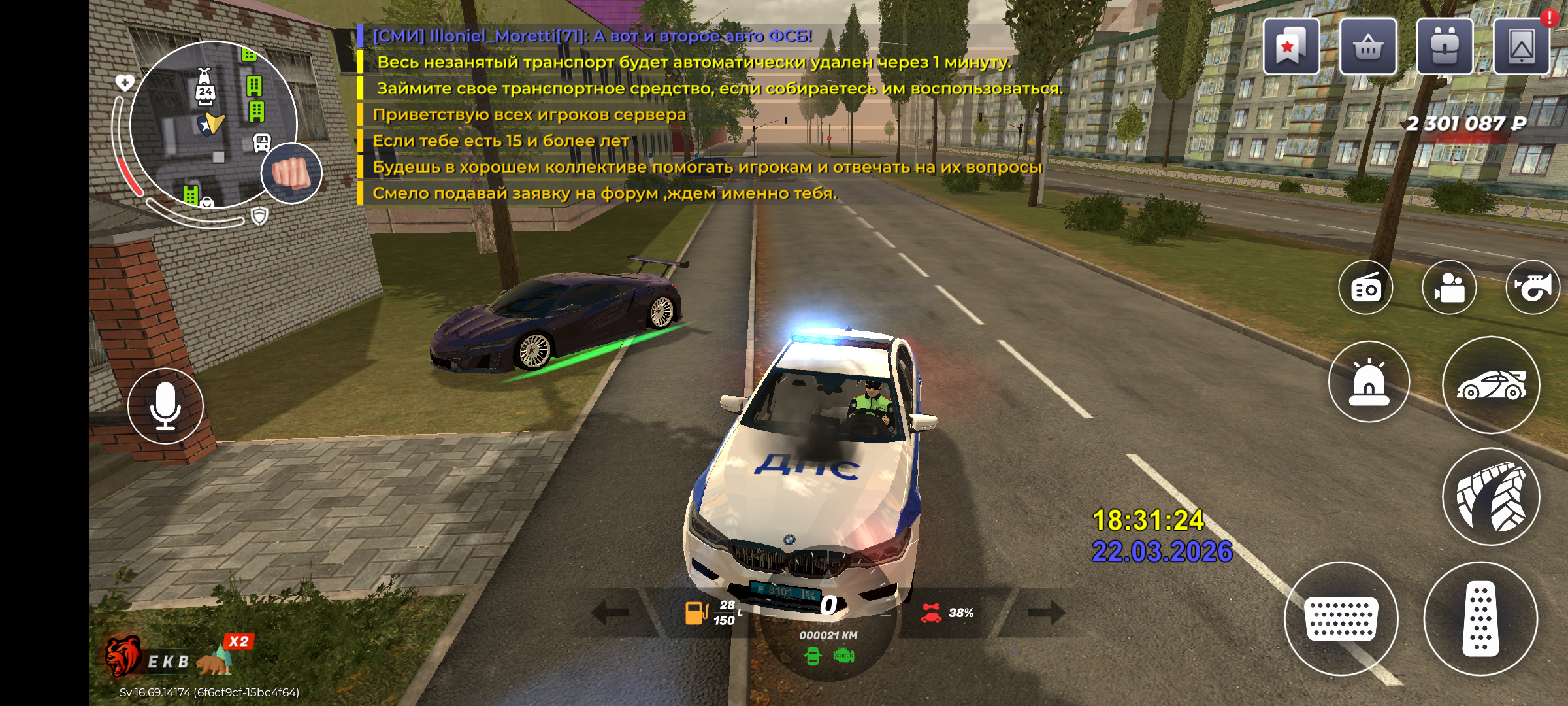Screen dimensions: 1568x706
Task: Tap the fist weapon icon
Action: pyautogui.click(x=291, y=173)
